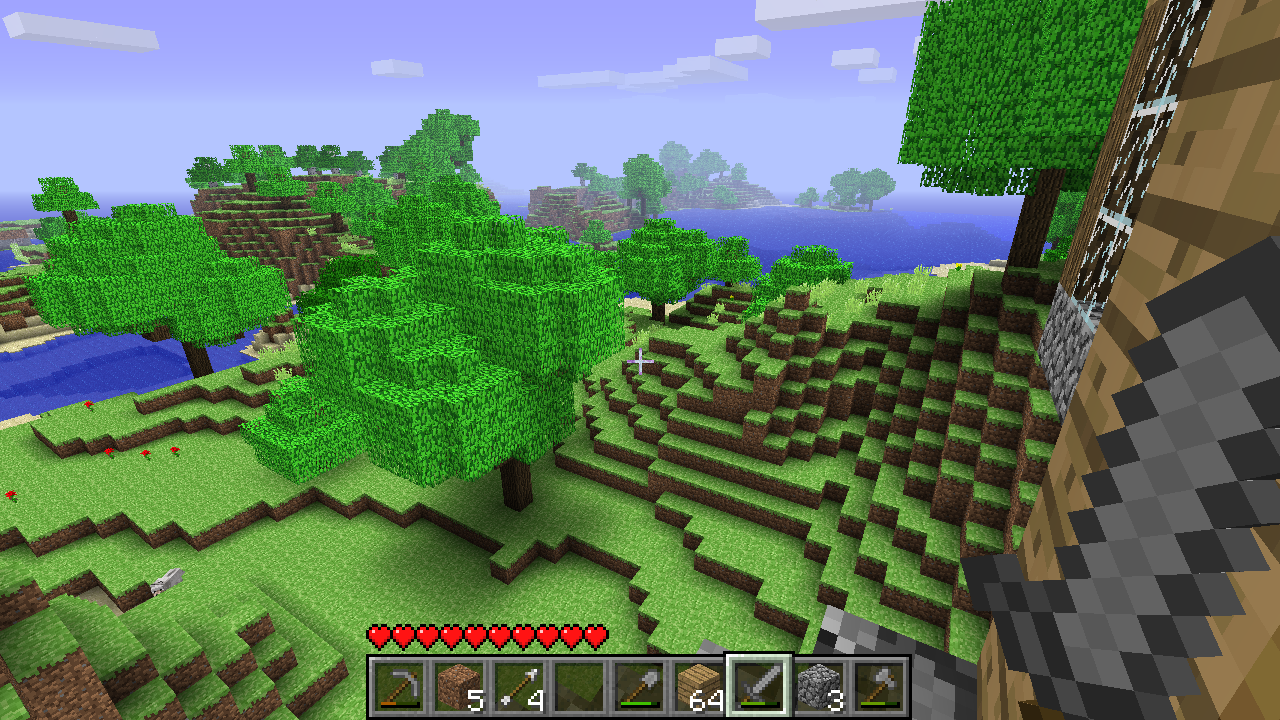This screenshot has width=1280, height=720.
Task: Choose the dirt block stack
Action: [459, 687]
